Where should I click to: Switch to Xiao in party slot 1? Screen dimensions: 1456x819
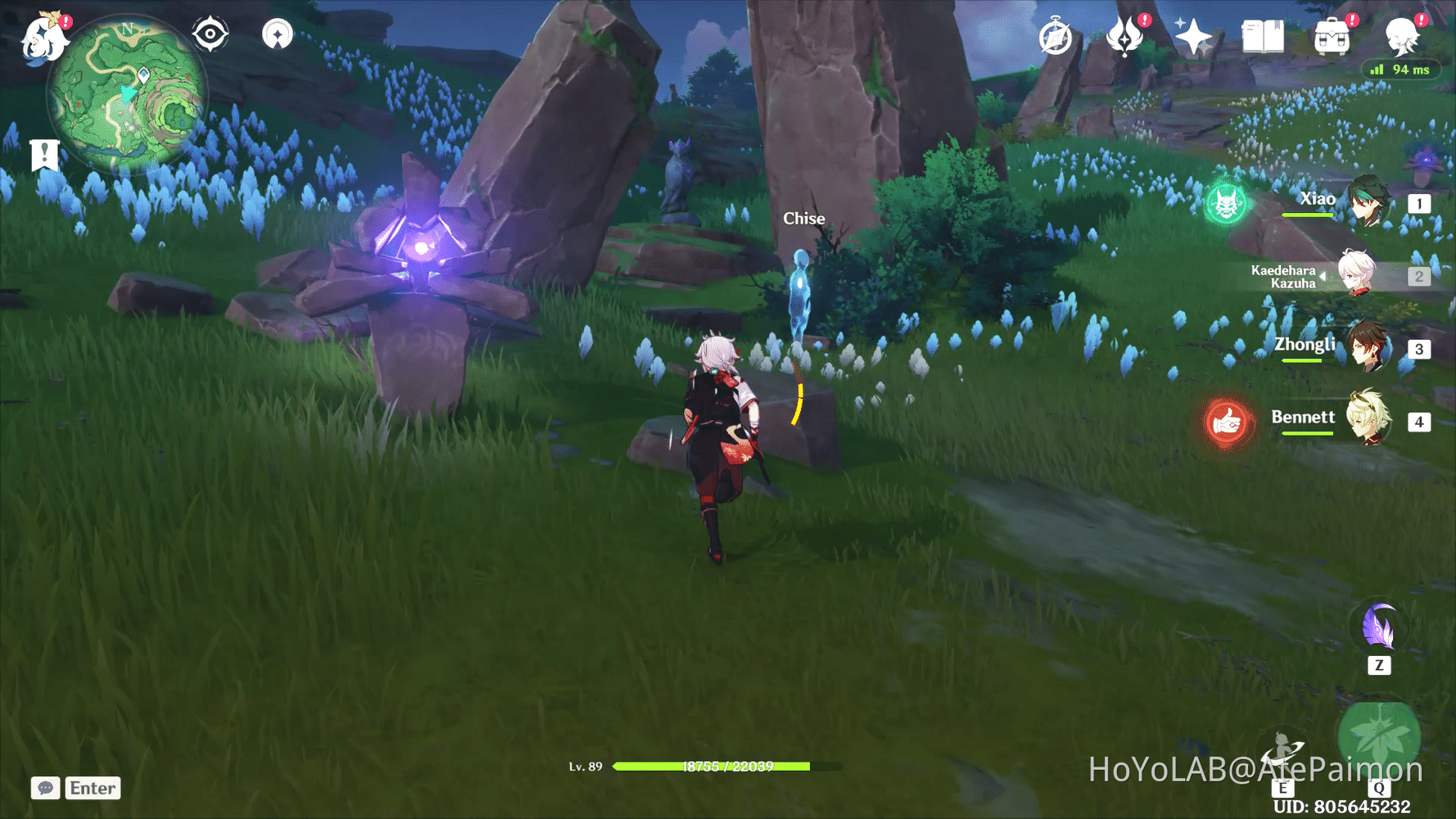tap(1369, 203)
